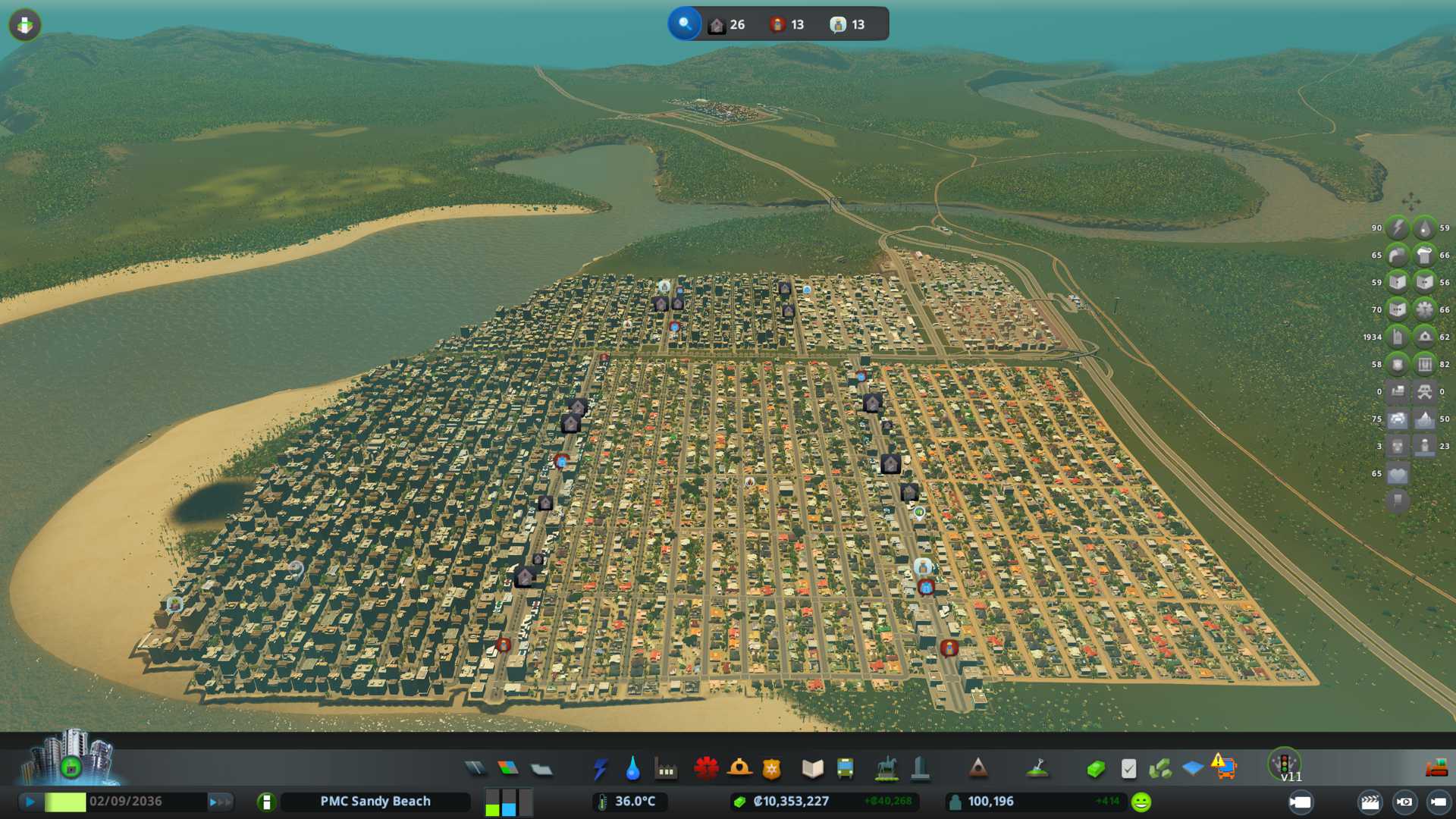Select the Electricity lightning bolt menu
1456x819 pixels.
coord(601,769)
